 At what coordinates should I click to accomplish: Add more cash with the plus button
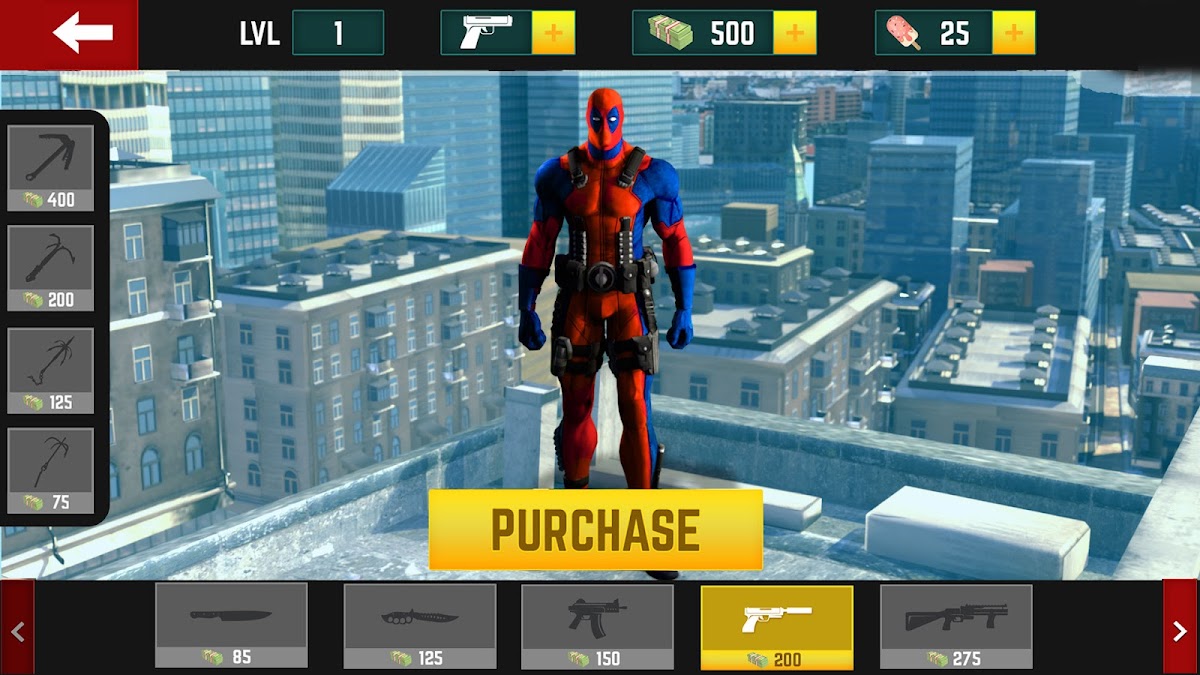(x=795, y=33)
